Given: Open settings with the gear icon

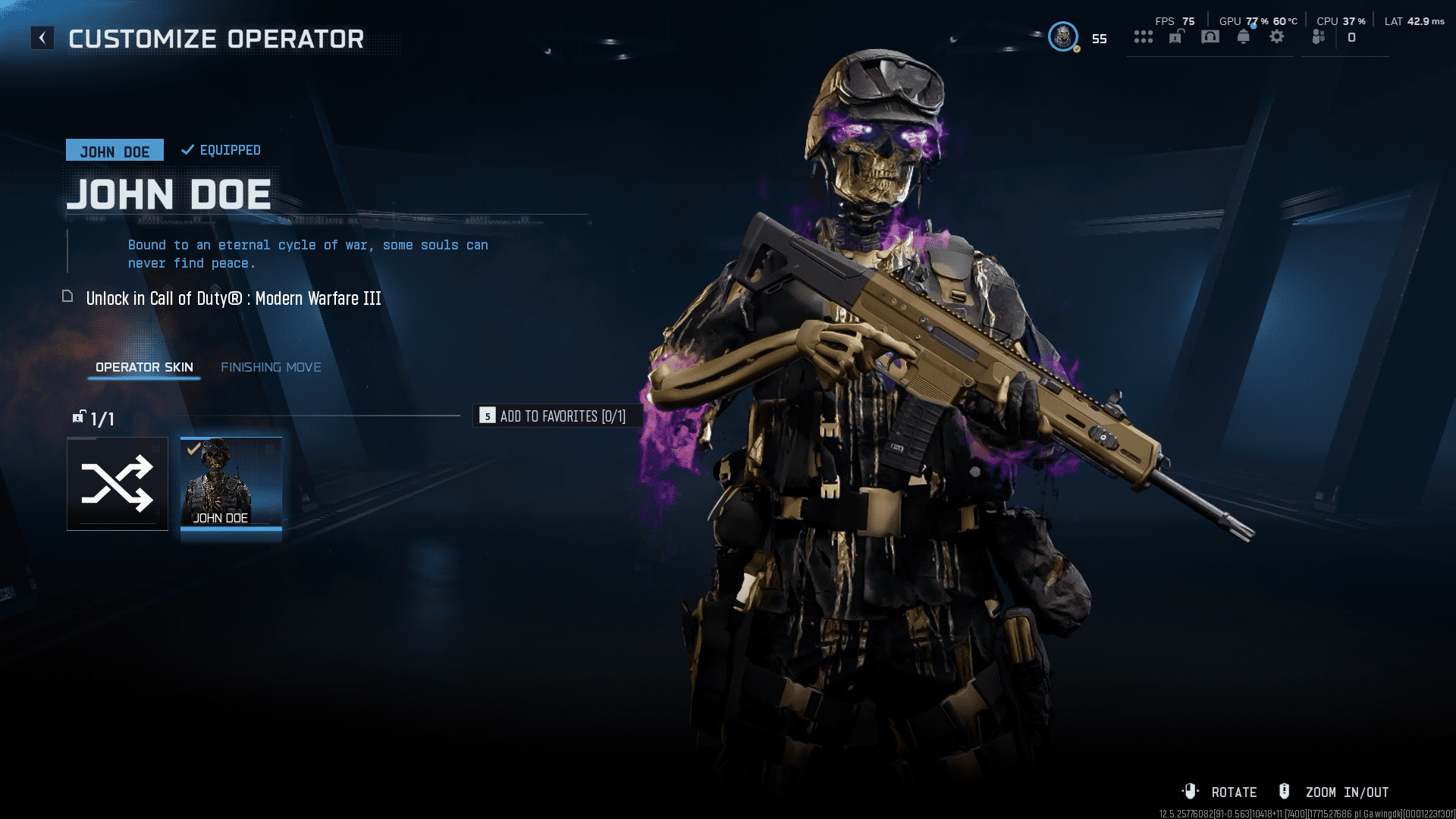Looking at the screenshot, I should pyautogui.click(x=1277, y=37).
